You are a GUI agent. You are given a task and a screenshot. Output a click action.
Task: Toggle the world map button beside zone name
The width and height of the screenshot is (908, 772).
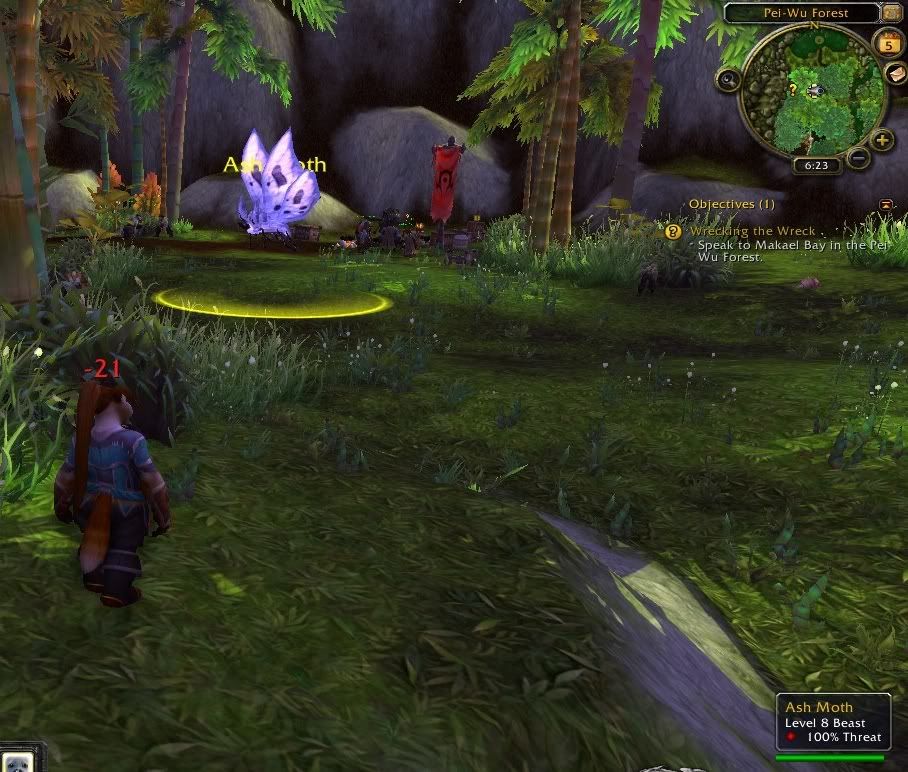pos(891,13)
